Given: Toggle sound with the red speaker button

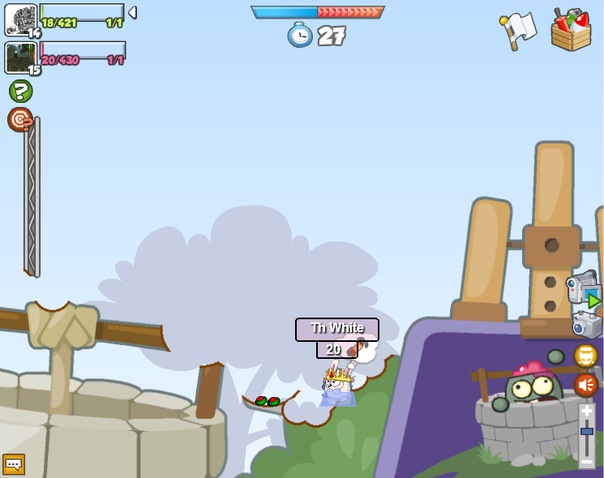Looking at the screenshot, I should tap(586, 385).
